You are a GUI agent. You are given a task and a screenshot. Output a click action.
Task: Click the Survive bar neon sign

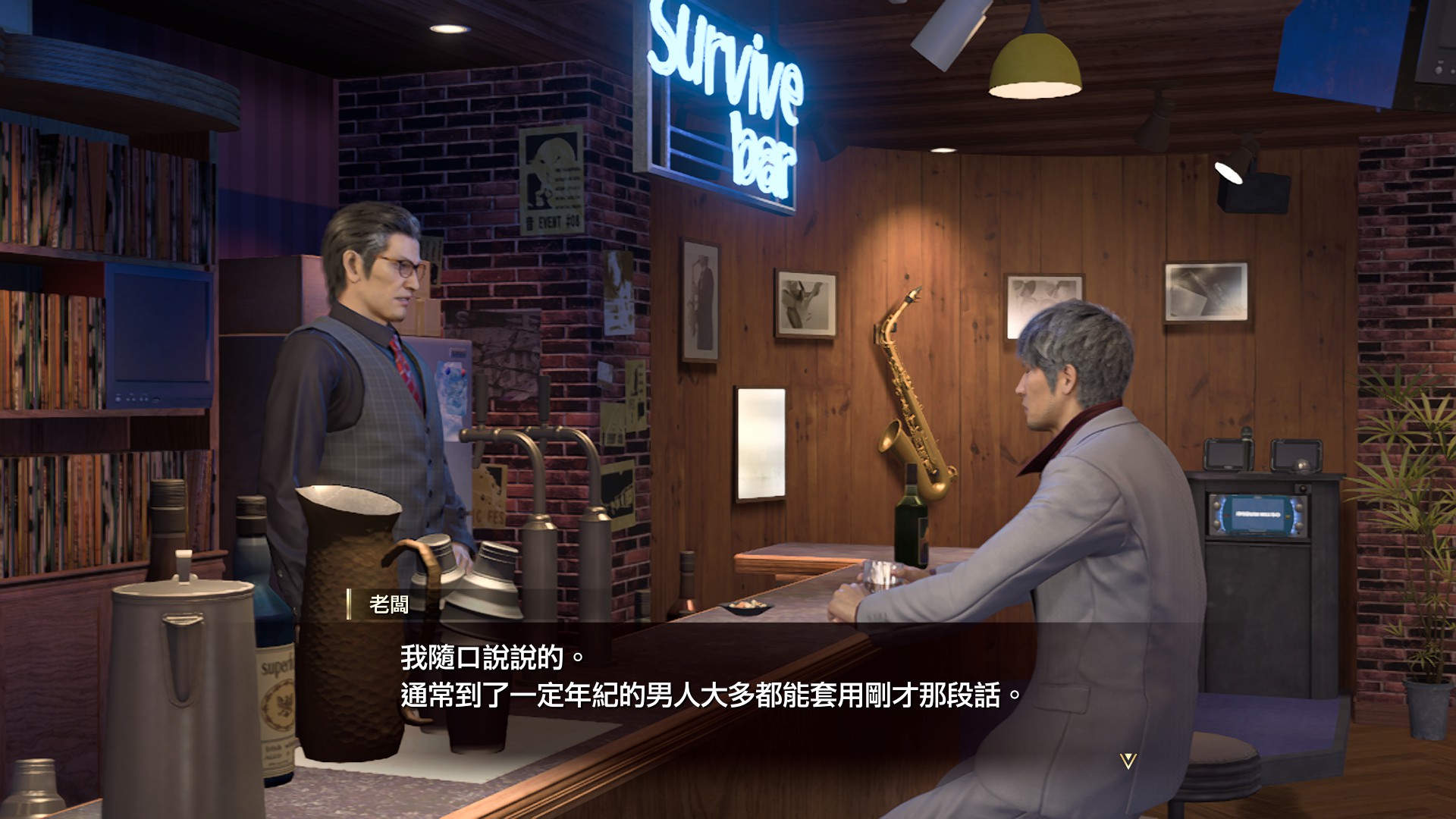pyautogui.click(x=728, y=91)
